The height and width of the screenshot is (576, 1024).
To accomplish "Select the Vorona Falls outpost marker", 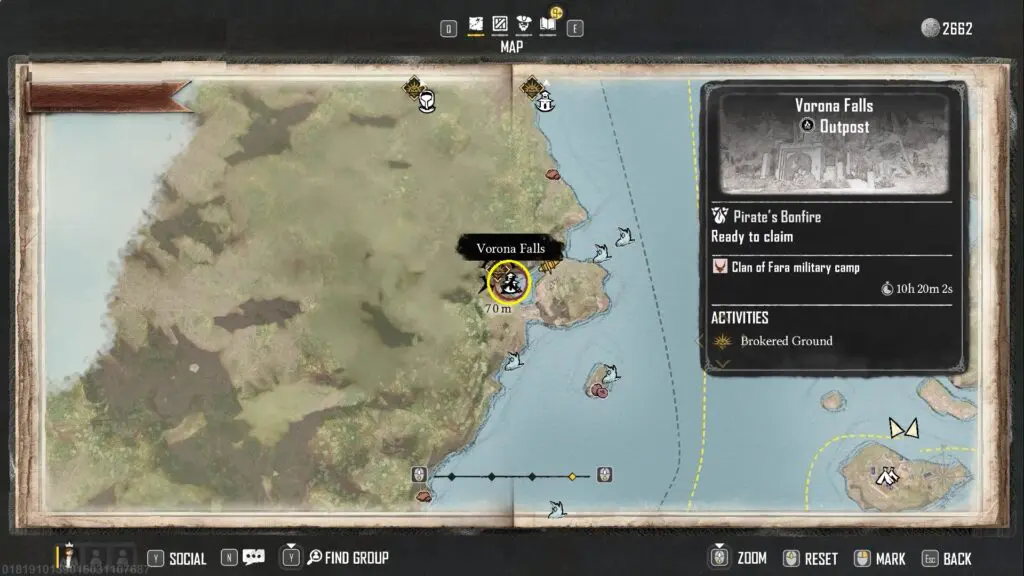I will tap(511, 282).
